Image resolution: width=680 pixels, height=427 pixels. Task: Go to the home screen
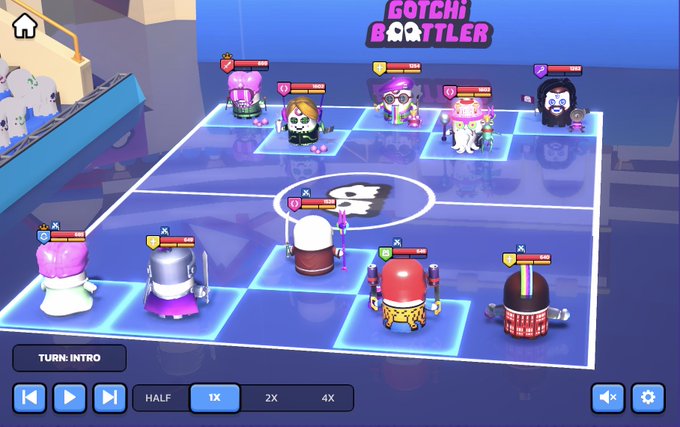24,26
